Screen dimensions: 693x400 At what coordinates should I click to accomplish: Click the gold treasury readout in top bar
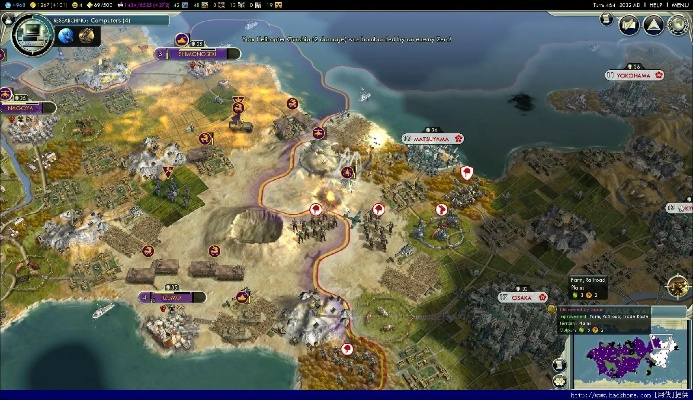[x=46, y=5]
